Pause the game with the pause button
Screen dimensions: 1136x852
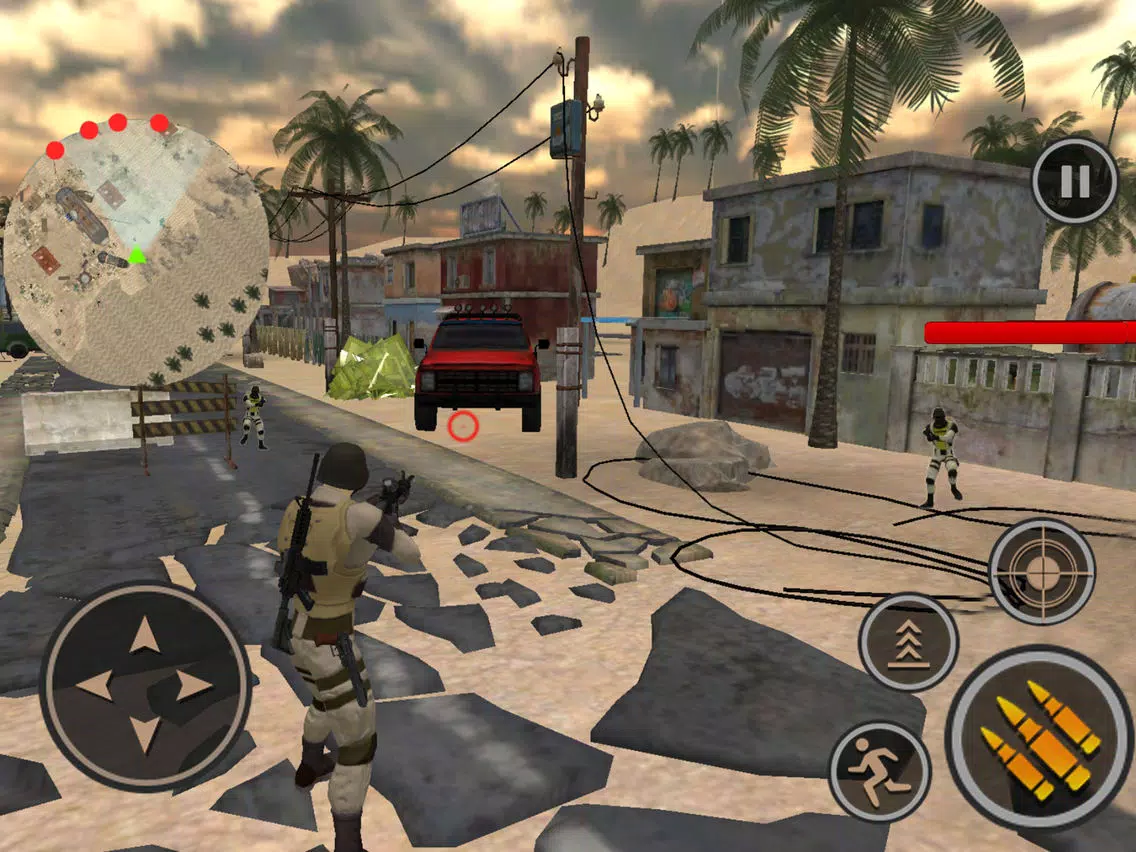tap(1074, 181)
